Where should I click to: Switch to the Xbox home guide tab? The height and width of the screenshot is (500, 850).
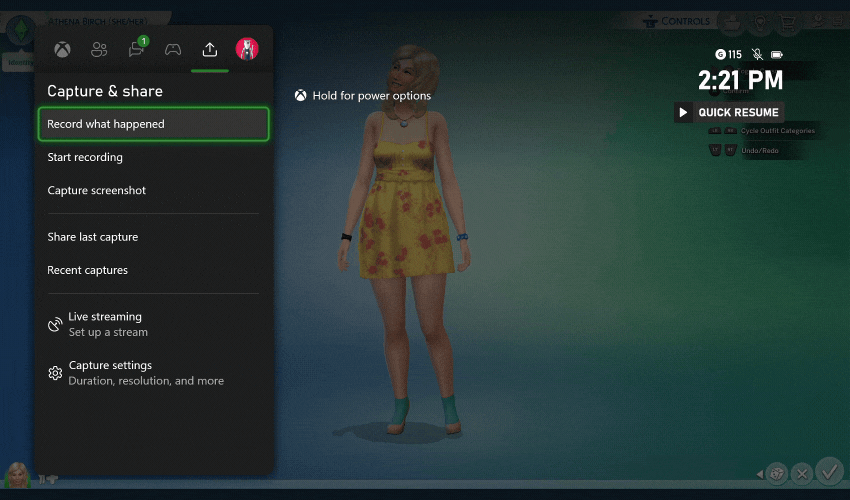[x=62, y=49]
